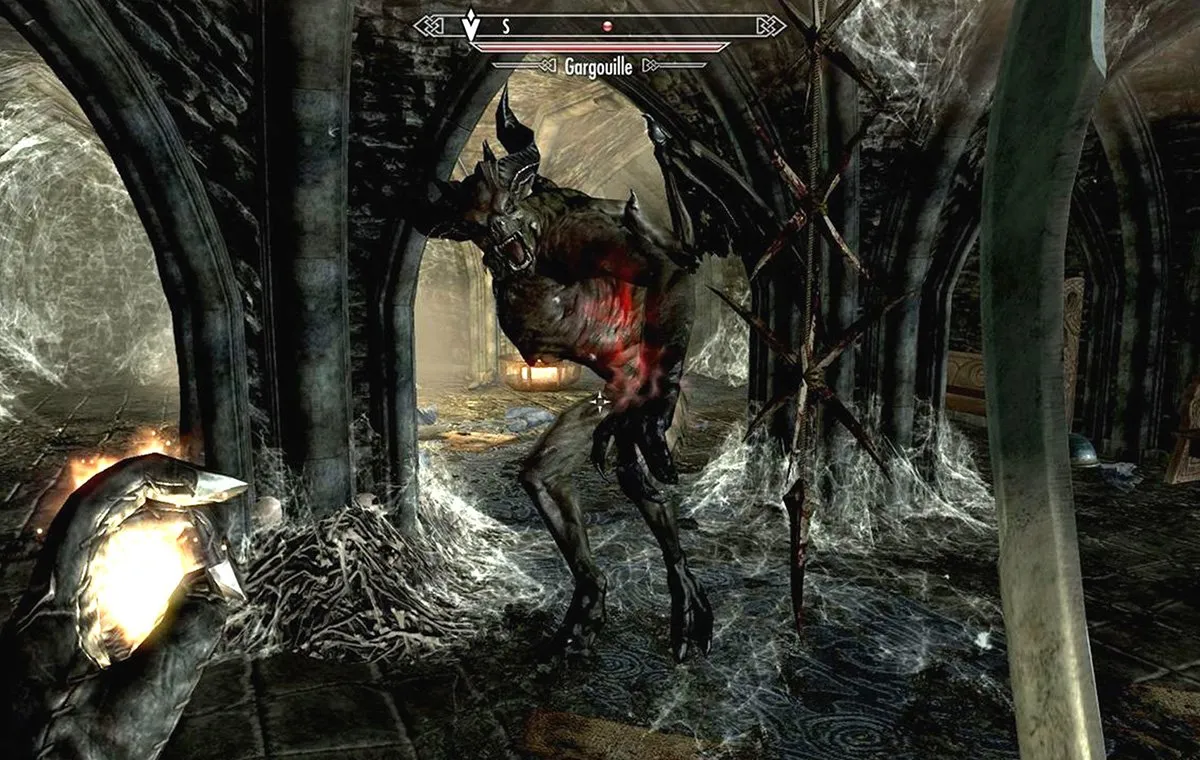Click the quest arrow marker on the compass
The height and width of the screenshot is (760, 1200).
click(x=470, y=26)
